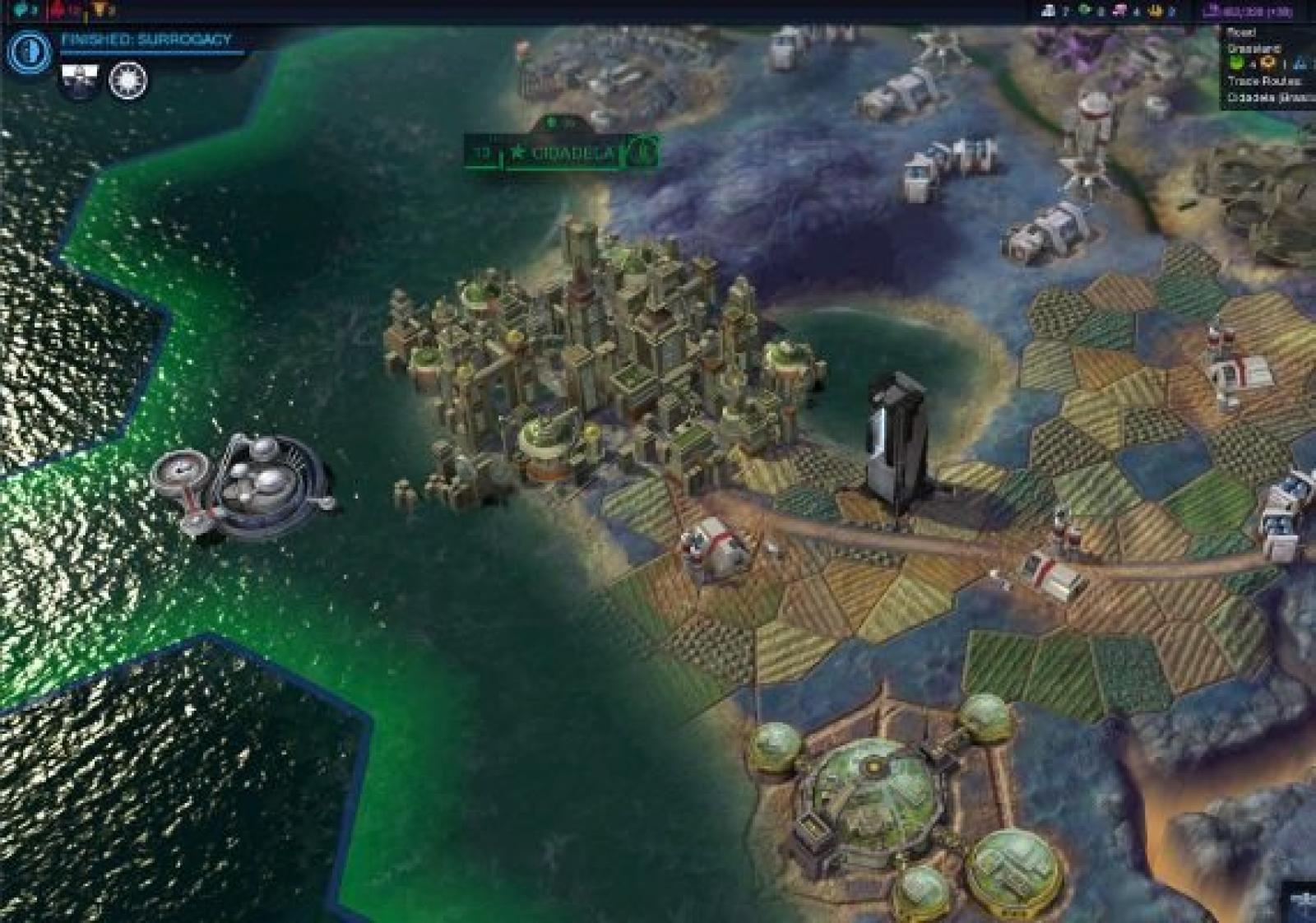Viewport: 1316px width, 923px height.
Task: Click the square emblem icon under the research bar
Action: click(x=80, y=81)
